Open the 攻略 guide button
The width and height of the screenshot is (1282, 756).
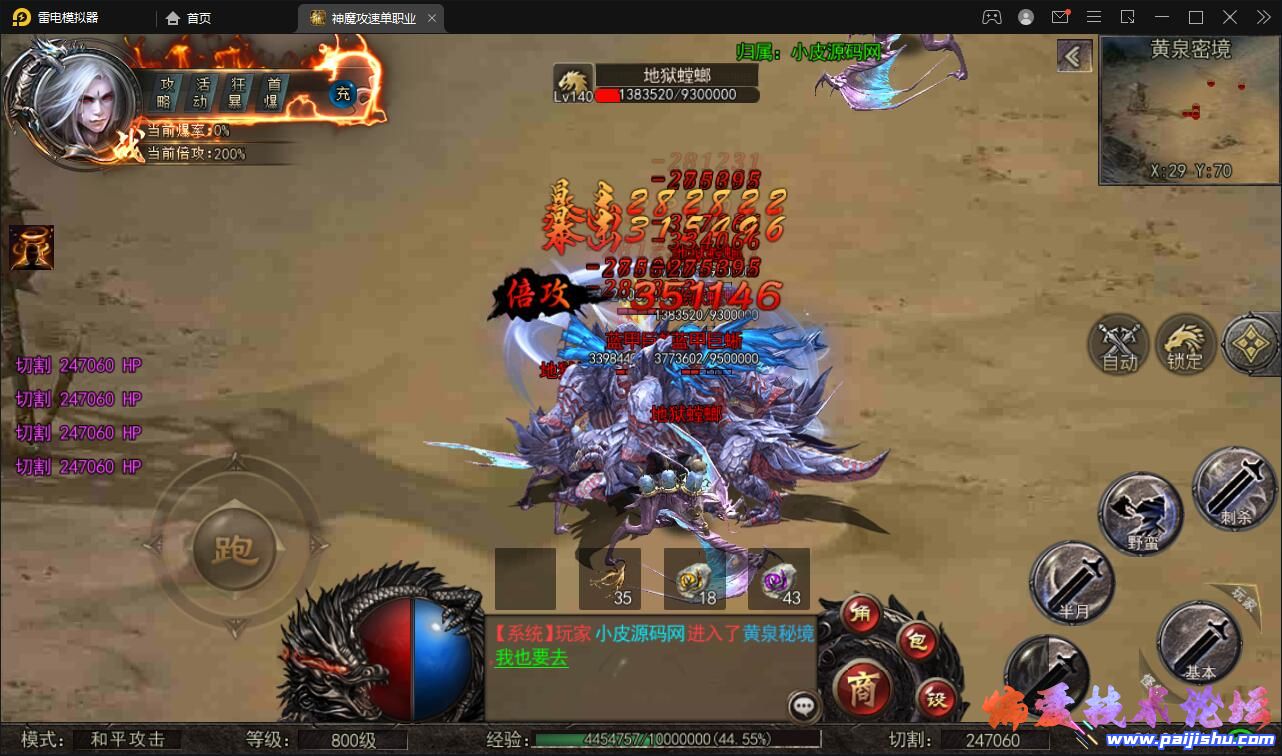point(165,92)
